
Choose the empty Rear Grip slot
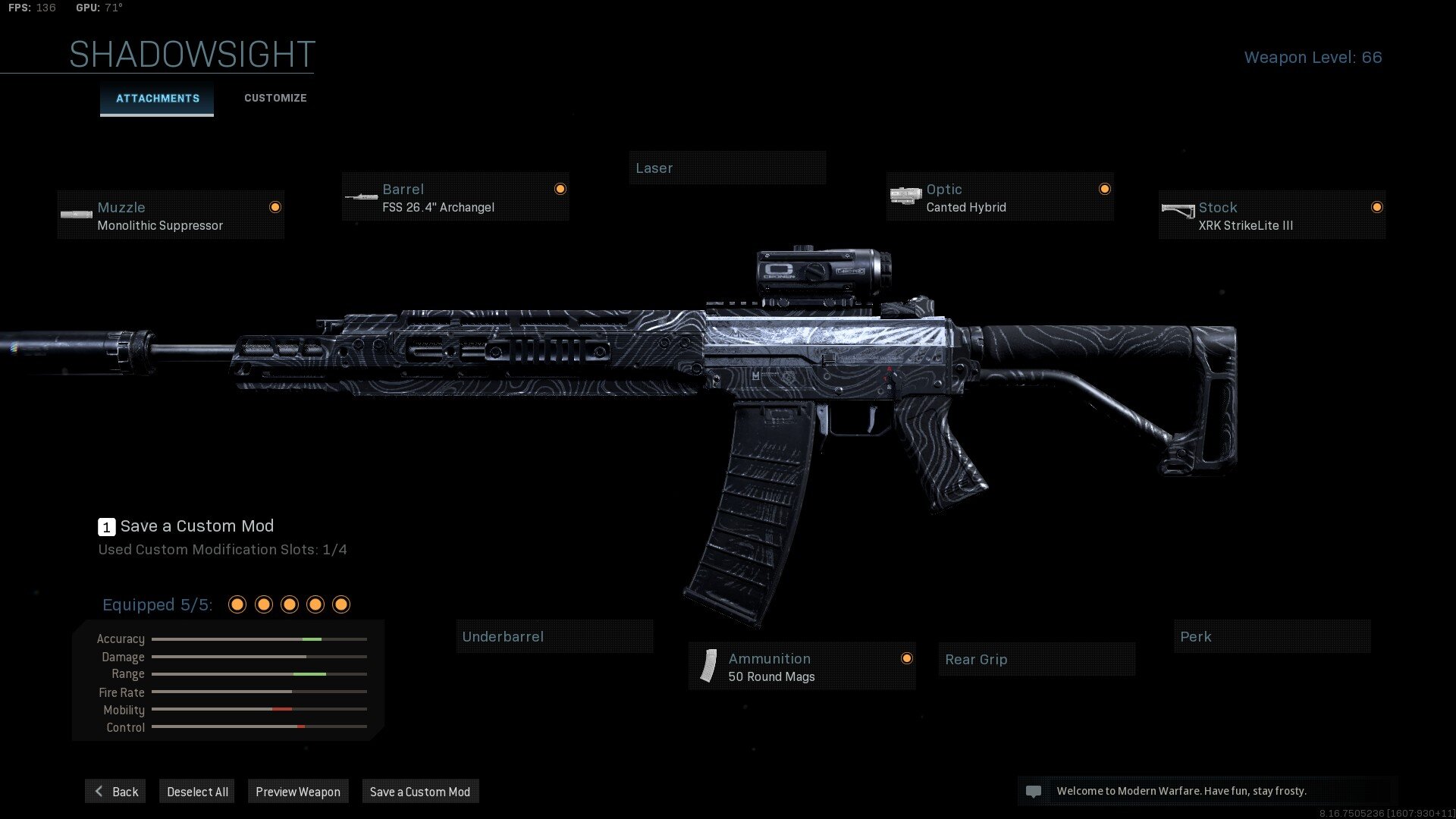(x=1037, y=660)
